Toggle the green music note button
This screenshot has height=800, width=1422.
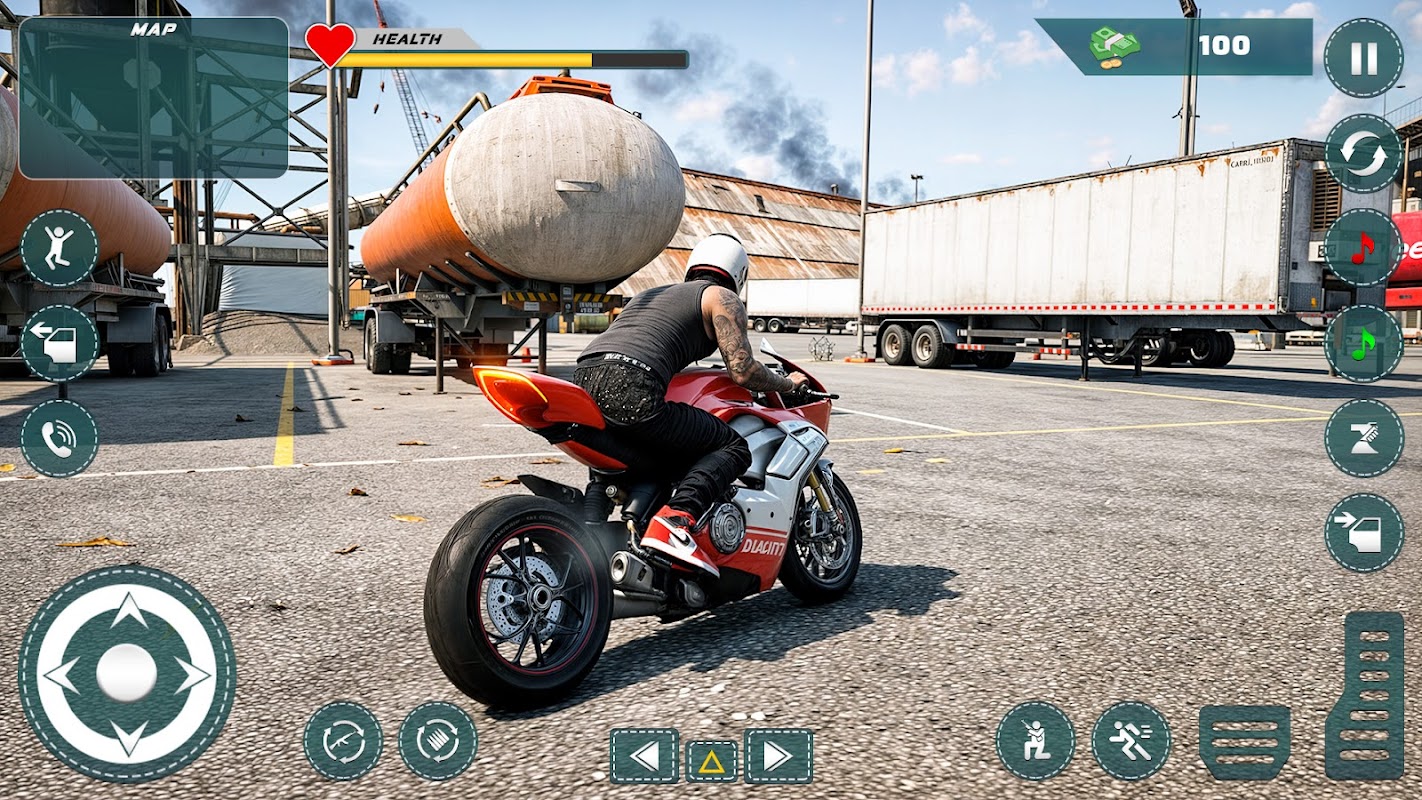(1363, 343)
